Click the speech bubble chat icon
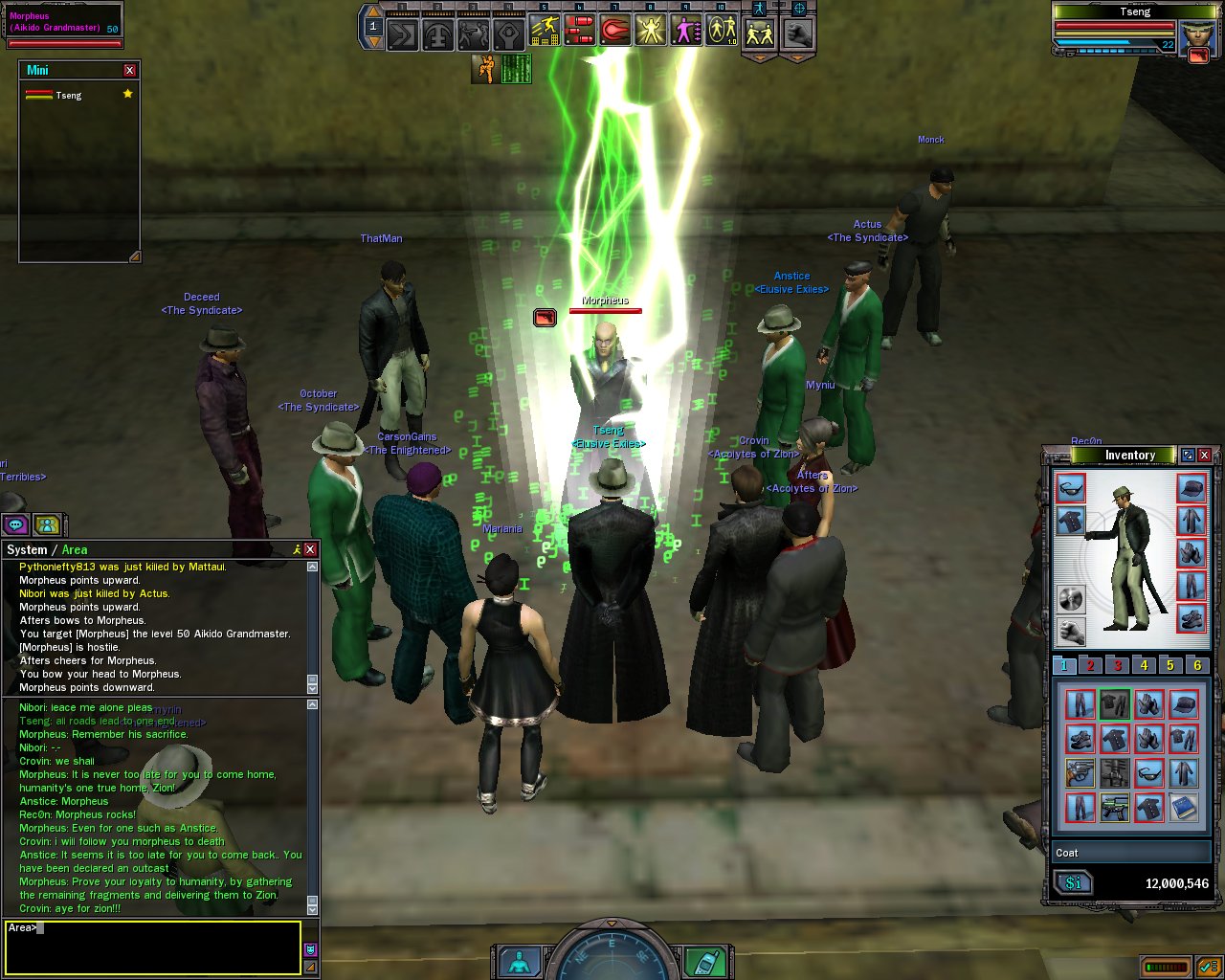The height and width of the screenshot is (980, 1225). point(15,524)
